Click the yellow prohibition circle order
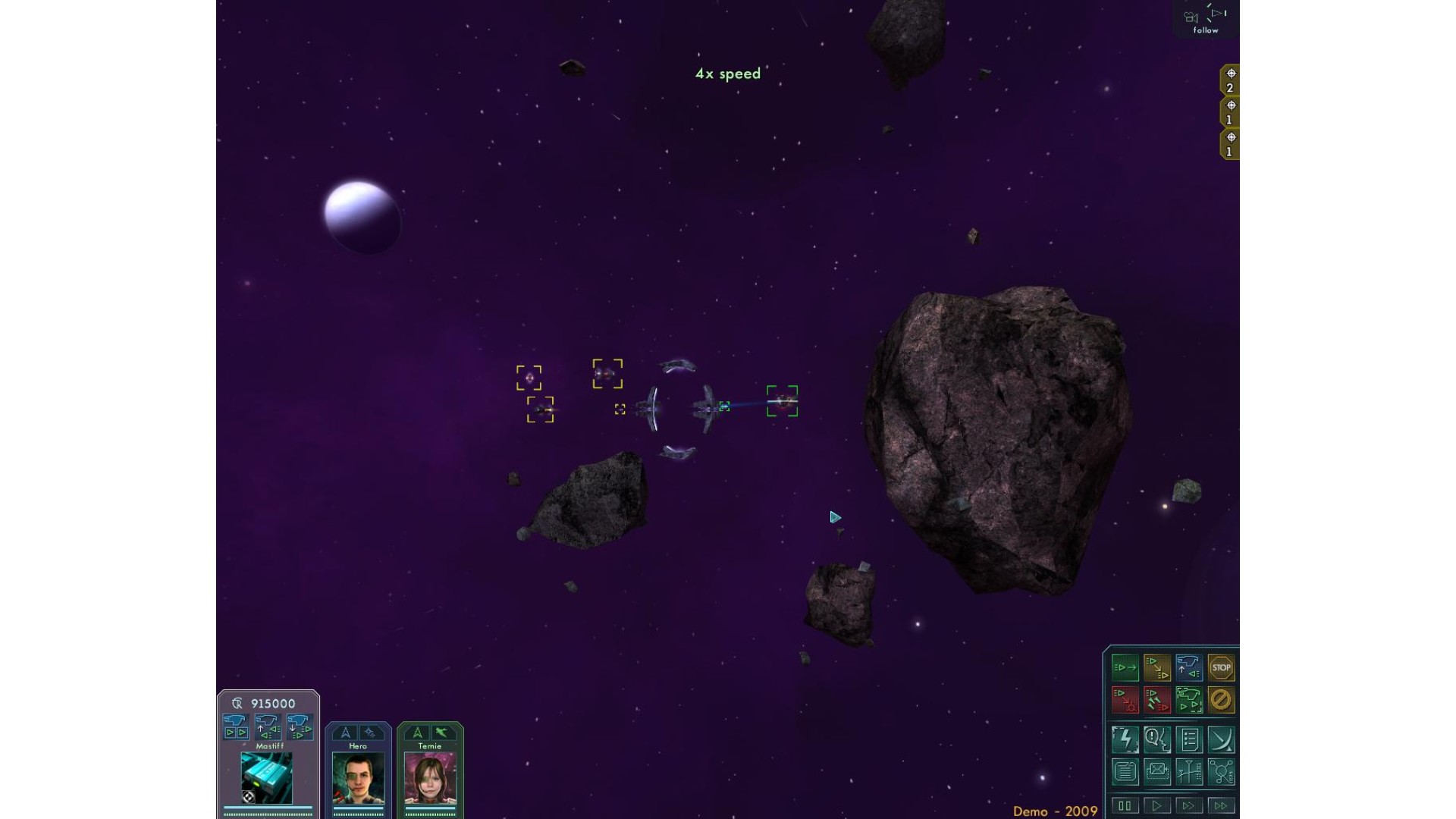 (1221, 700)
